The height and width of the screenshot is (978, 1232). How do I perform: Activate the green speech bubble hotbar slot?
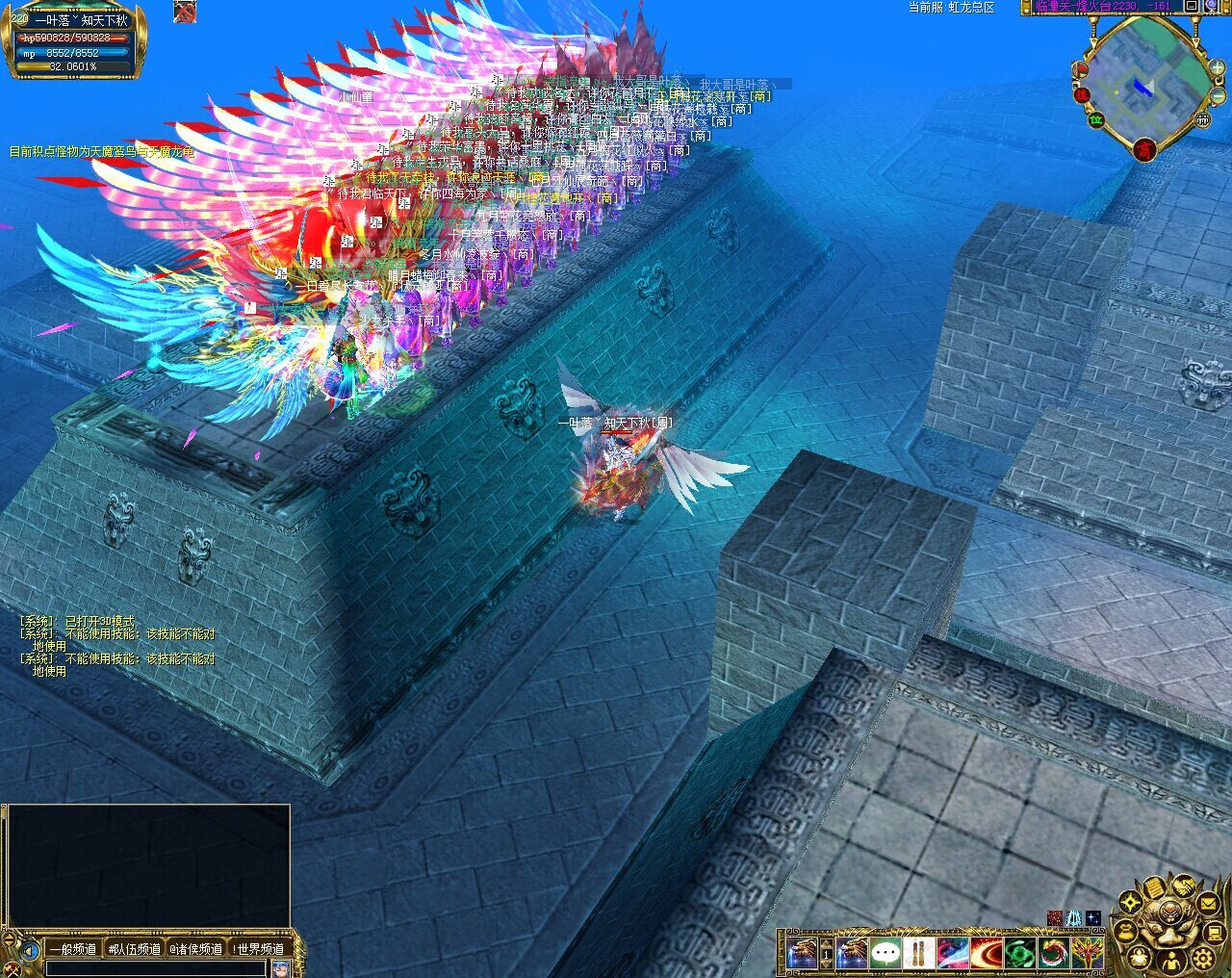point(885,953)
